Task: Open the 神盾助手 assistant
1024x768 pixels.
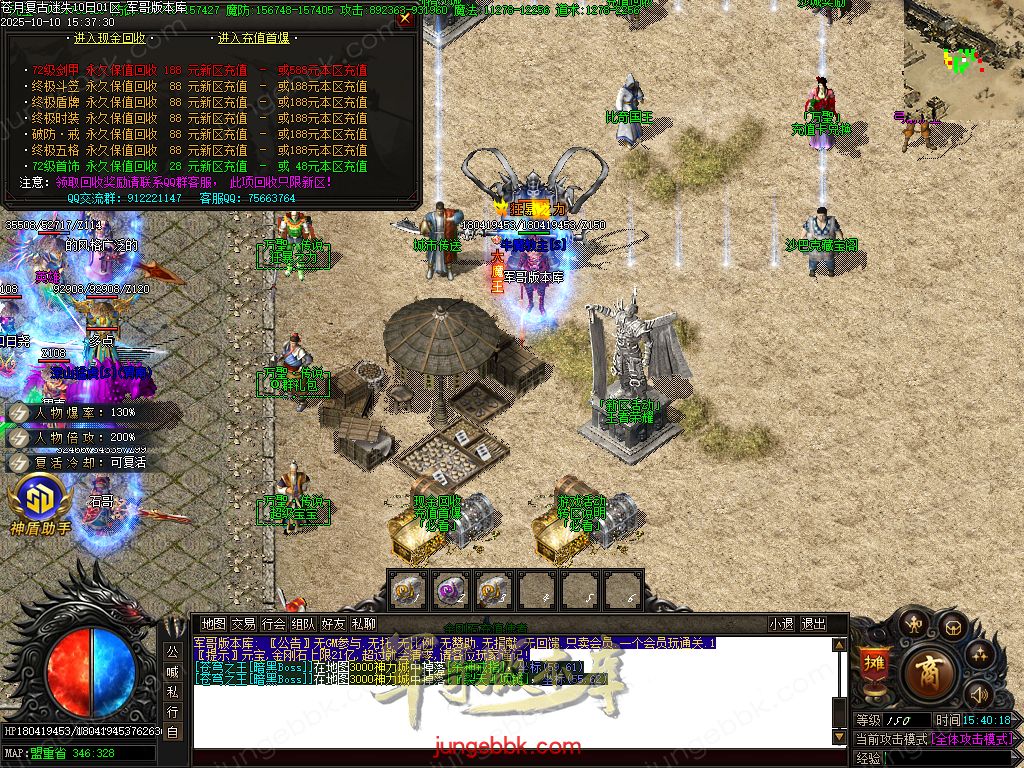Action: click(x=40, y=505)
